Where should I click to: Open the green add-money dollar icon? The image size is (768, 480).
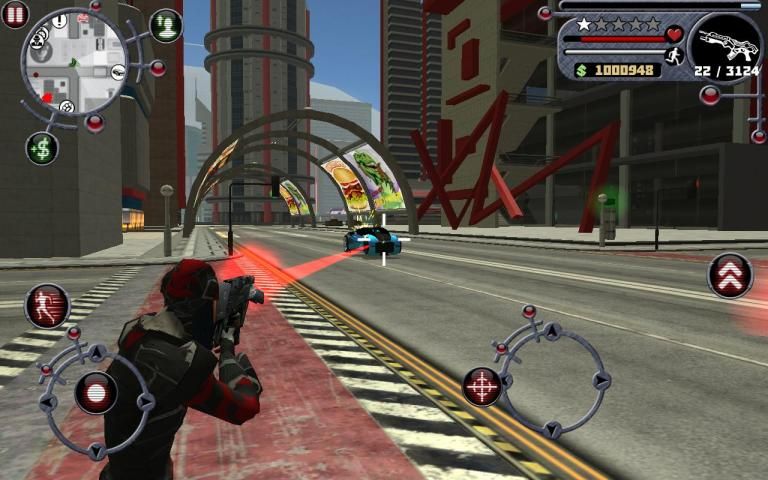pyautogui.click(x=42, y=148)
